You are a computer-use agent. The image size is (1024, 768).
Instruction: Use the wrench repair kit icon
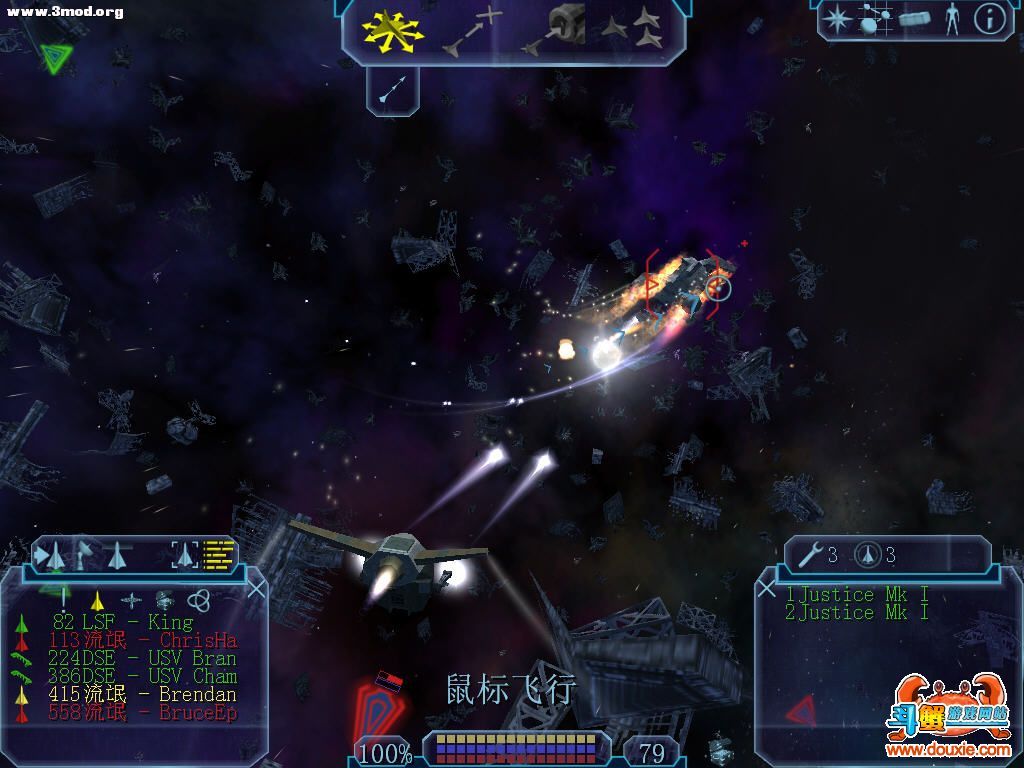click(x=810, y=555)
